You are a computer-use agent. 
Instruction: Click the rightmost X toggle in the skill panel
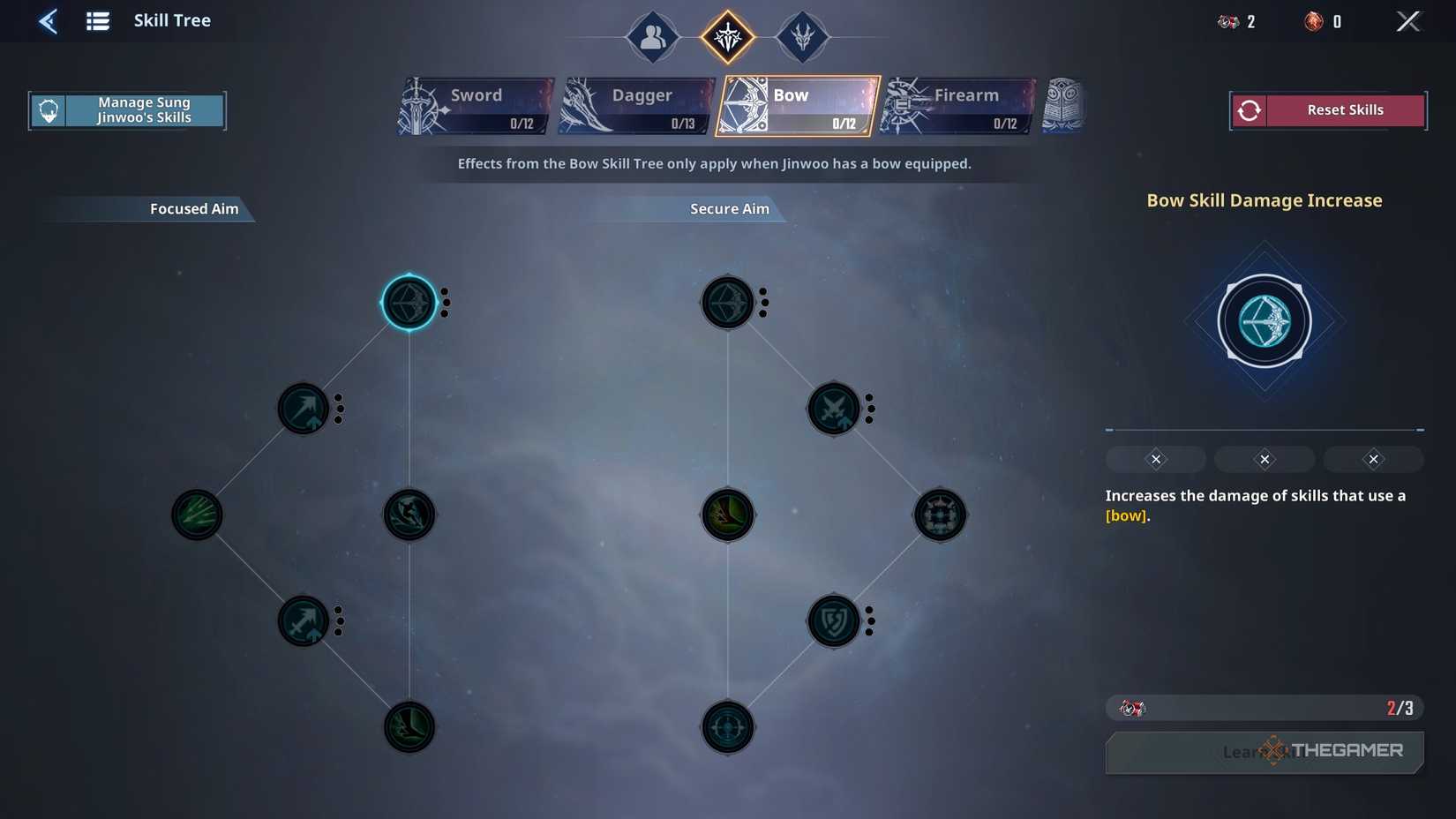(x=1373, y=459)
